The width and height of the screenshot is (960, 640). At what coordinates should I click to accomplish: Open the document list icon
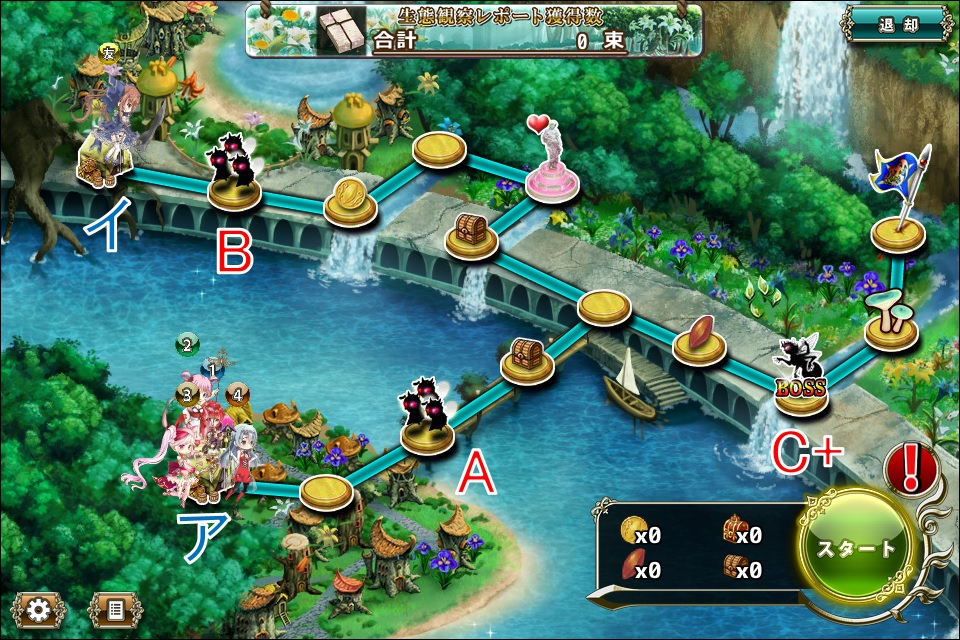(115, 607)
